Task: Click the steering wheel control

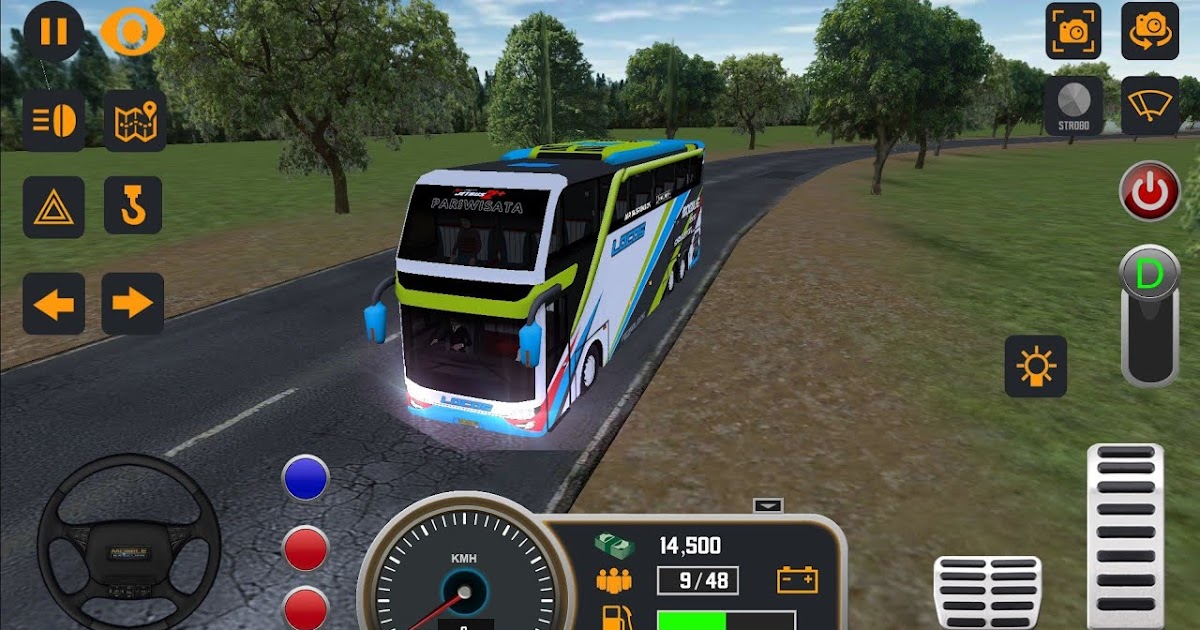Action: (128, 545)
